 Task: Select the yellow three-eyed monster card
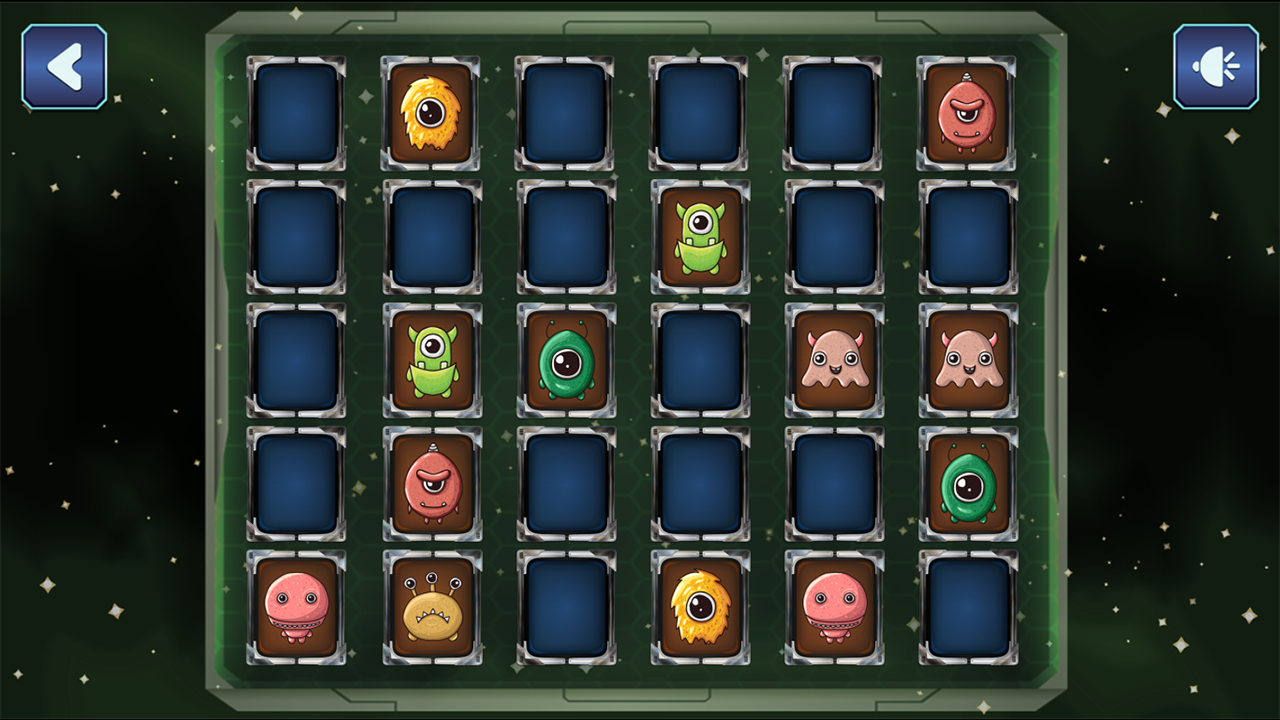coord(432,607)
